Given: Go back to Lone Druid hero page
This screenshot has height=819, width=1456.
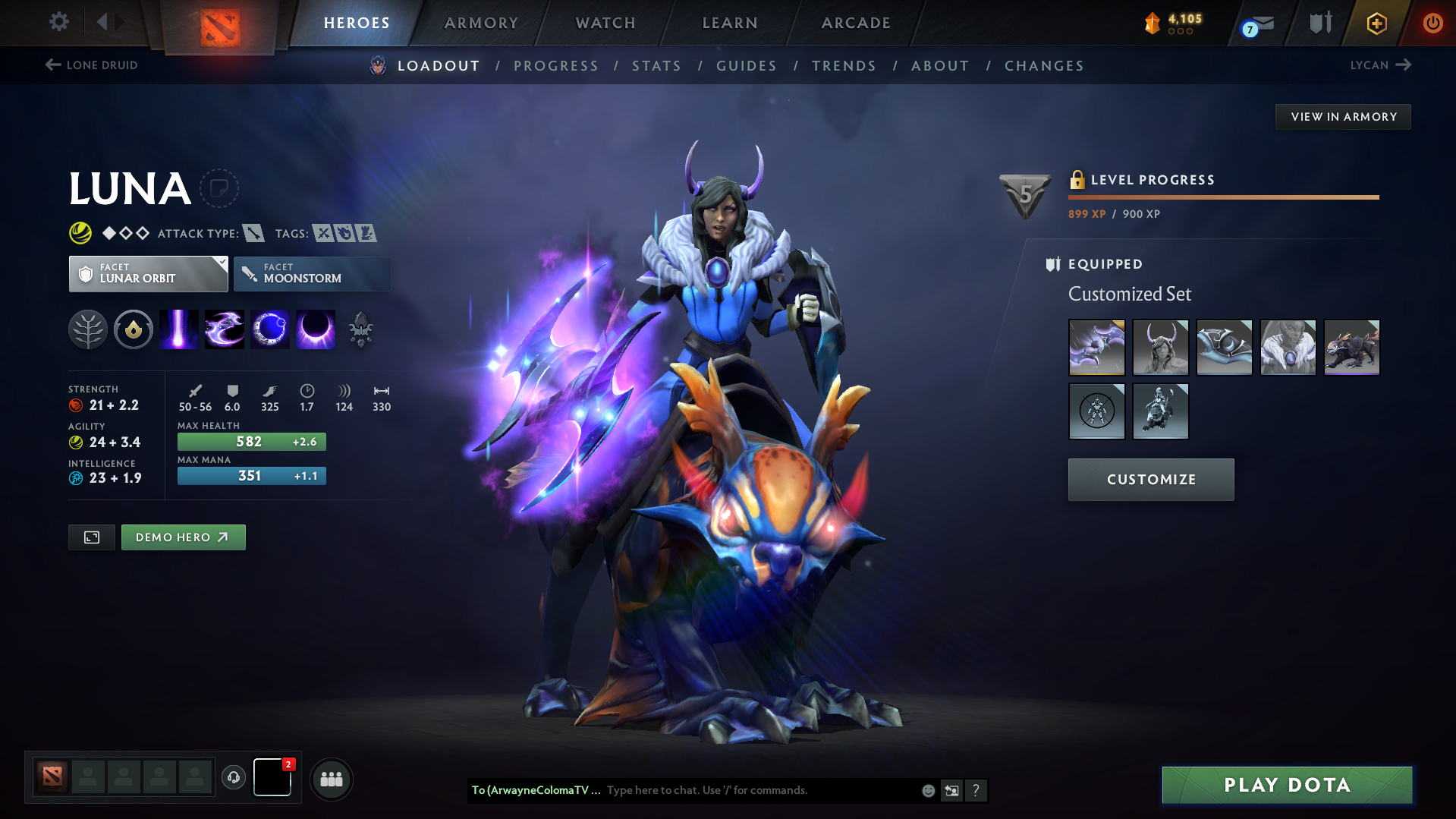Looking at the screenshot, I should coord(90,65).
